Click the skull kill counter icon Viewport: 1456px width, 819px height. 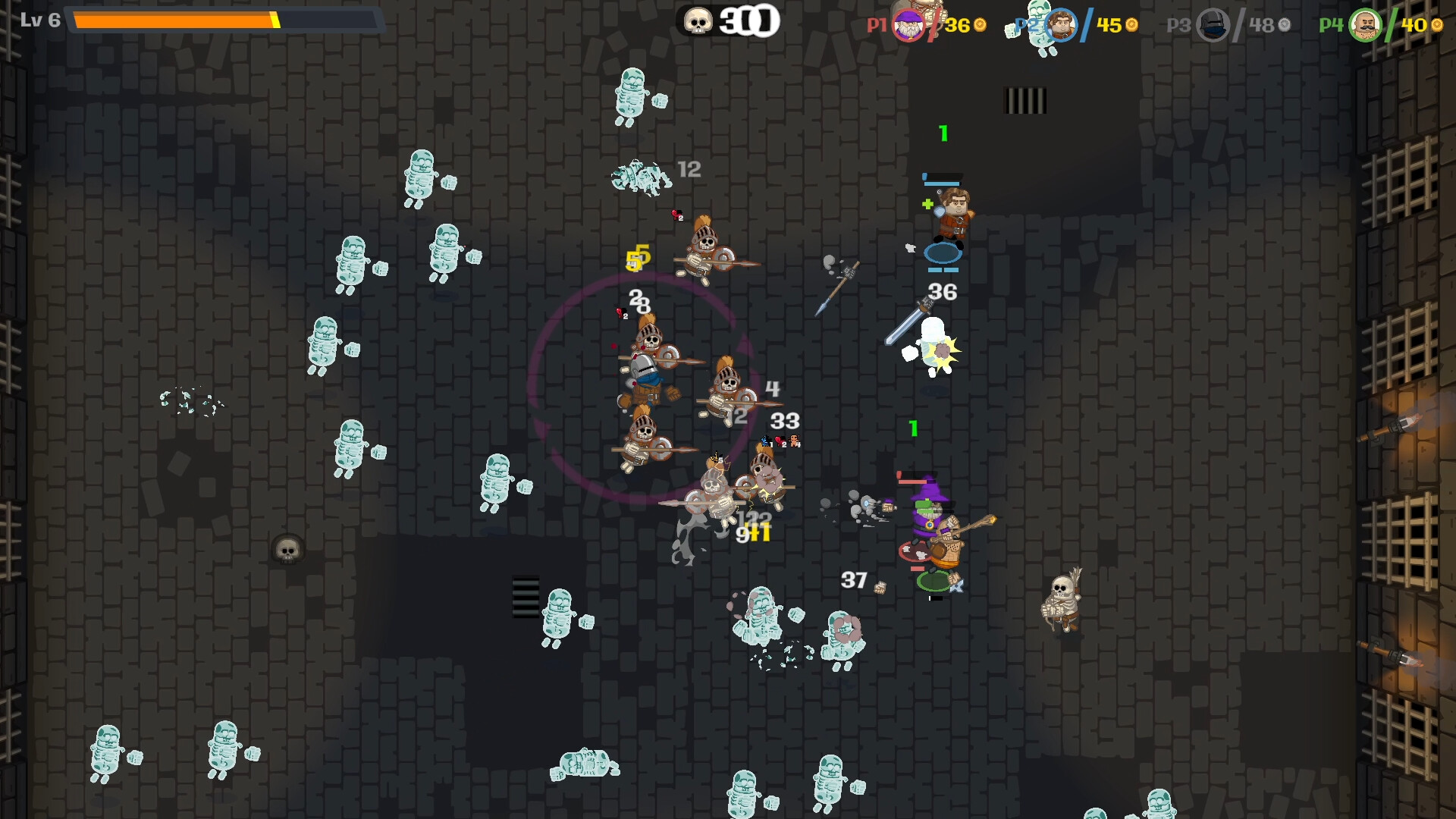tap(698, 21)
